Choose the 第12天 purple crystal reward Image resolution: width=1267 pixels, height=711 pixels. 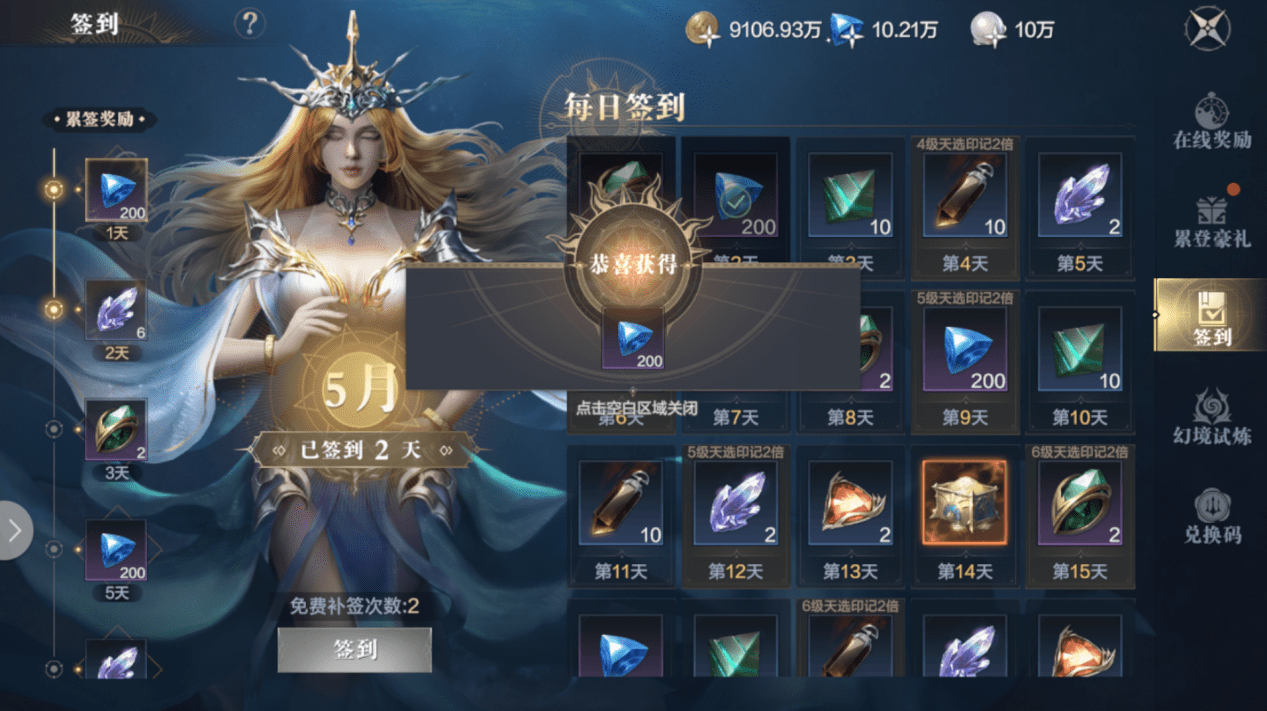(x=735, y=503)
